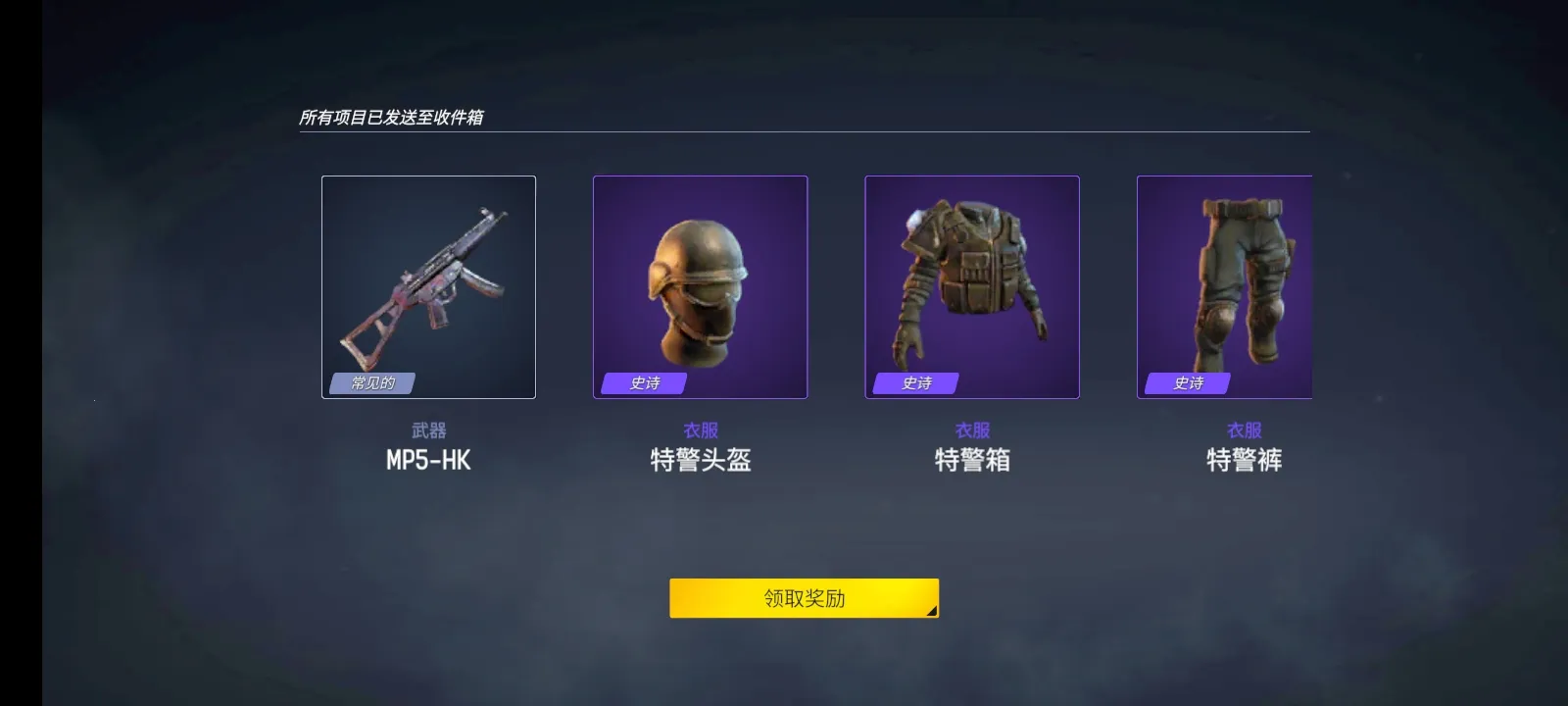Viewport: 1568px width, 706px height.
Task: Select the MP5-HK weapon thumbnail
Action: pyautogui.click(x=428, y=287)
